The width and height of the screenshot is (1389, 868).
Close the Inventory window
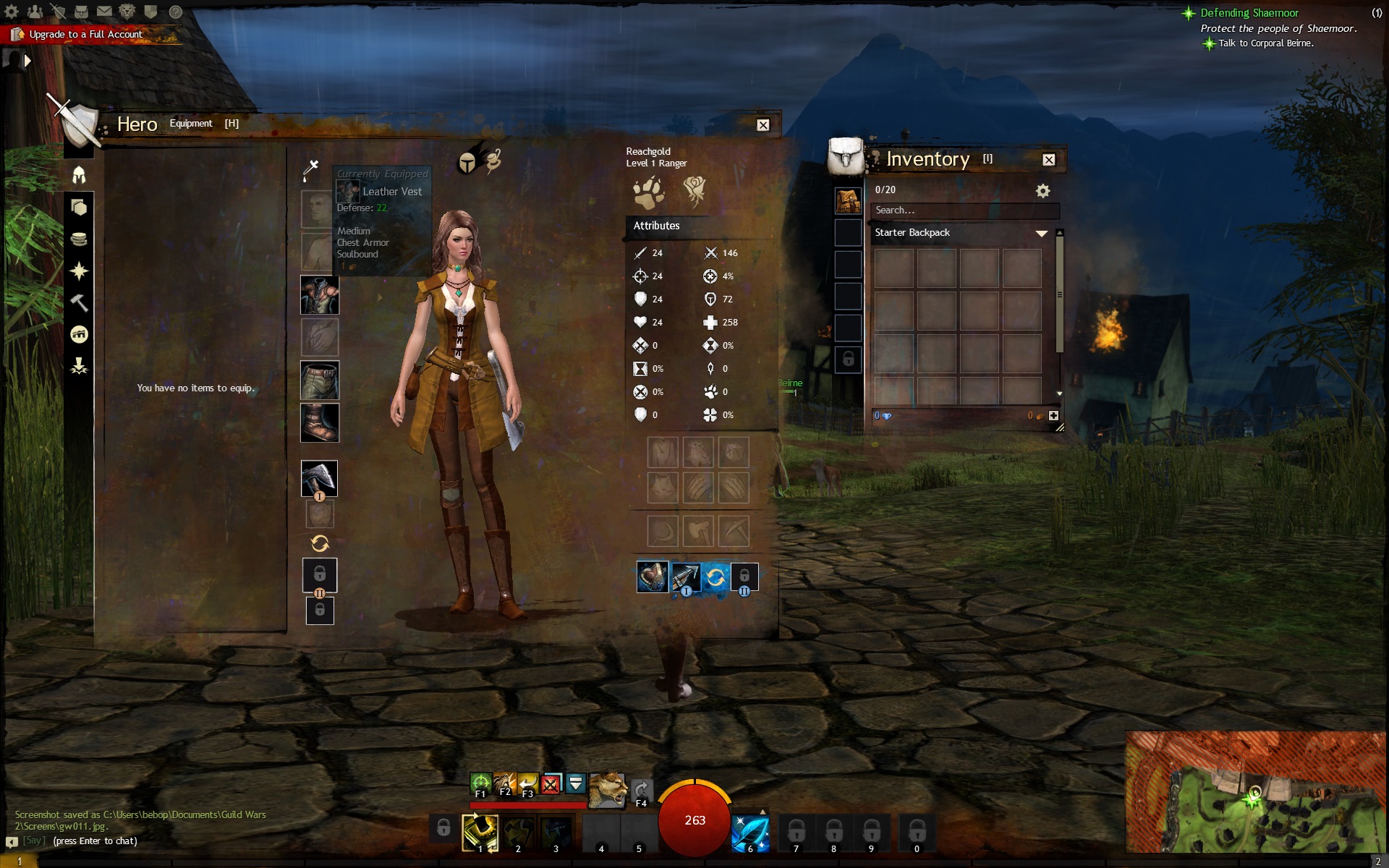coord(1048,160)
